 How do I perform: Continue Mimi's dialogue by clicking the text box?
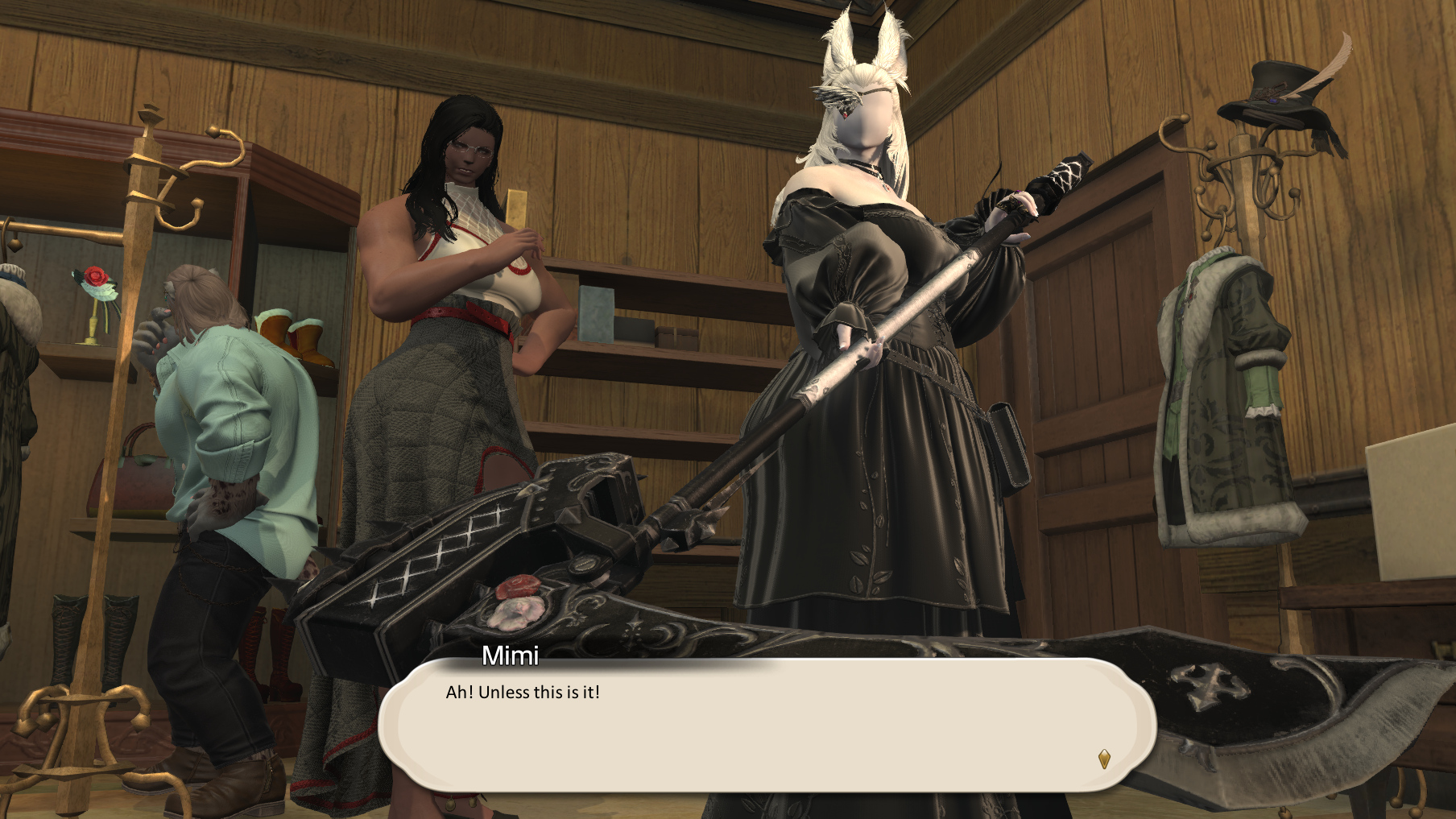(x=765, y=725)
